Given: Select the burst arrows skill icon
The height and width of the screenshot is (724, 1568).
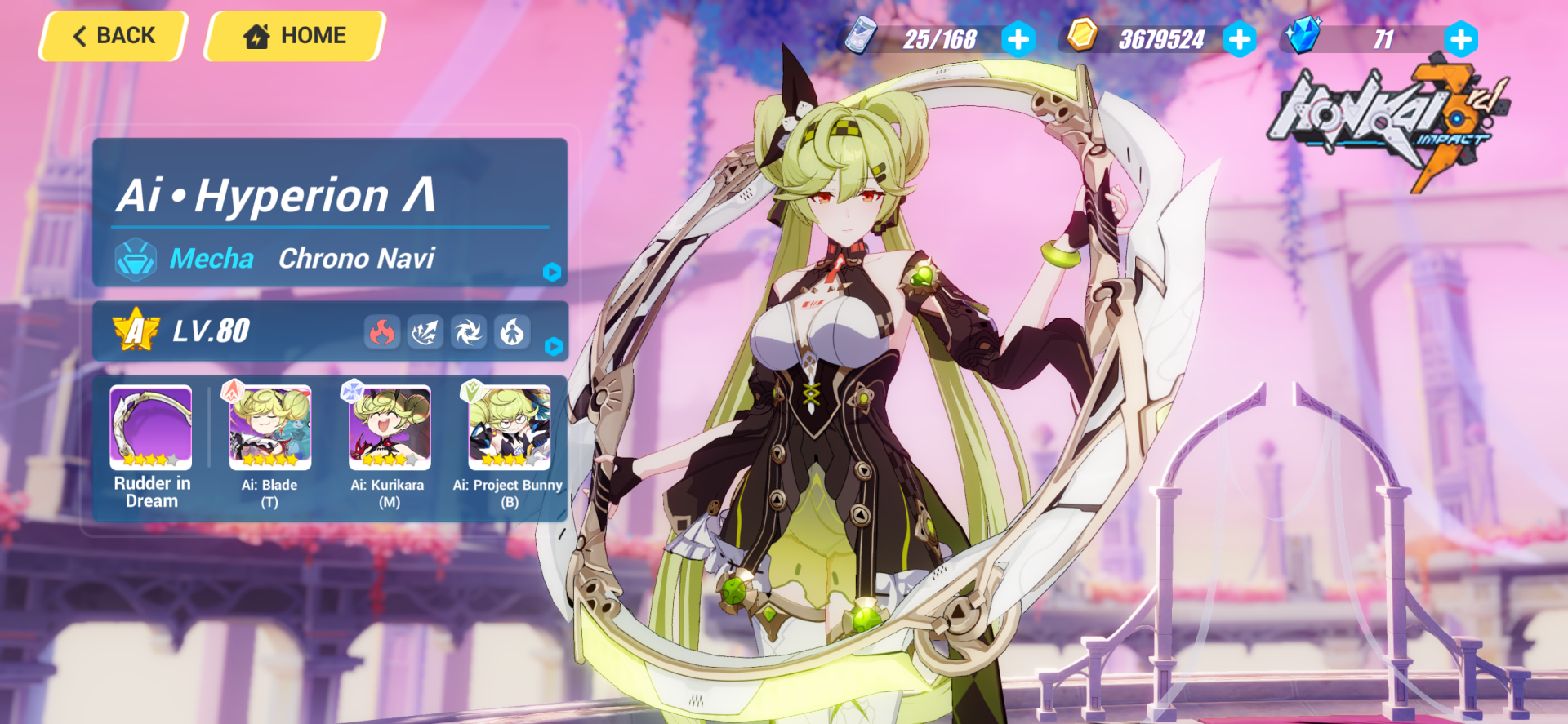Looking at the screenshot, I should (x=425, y=331).
